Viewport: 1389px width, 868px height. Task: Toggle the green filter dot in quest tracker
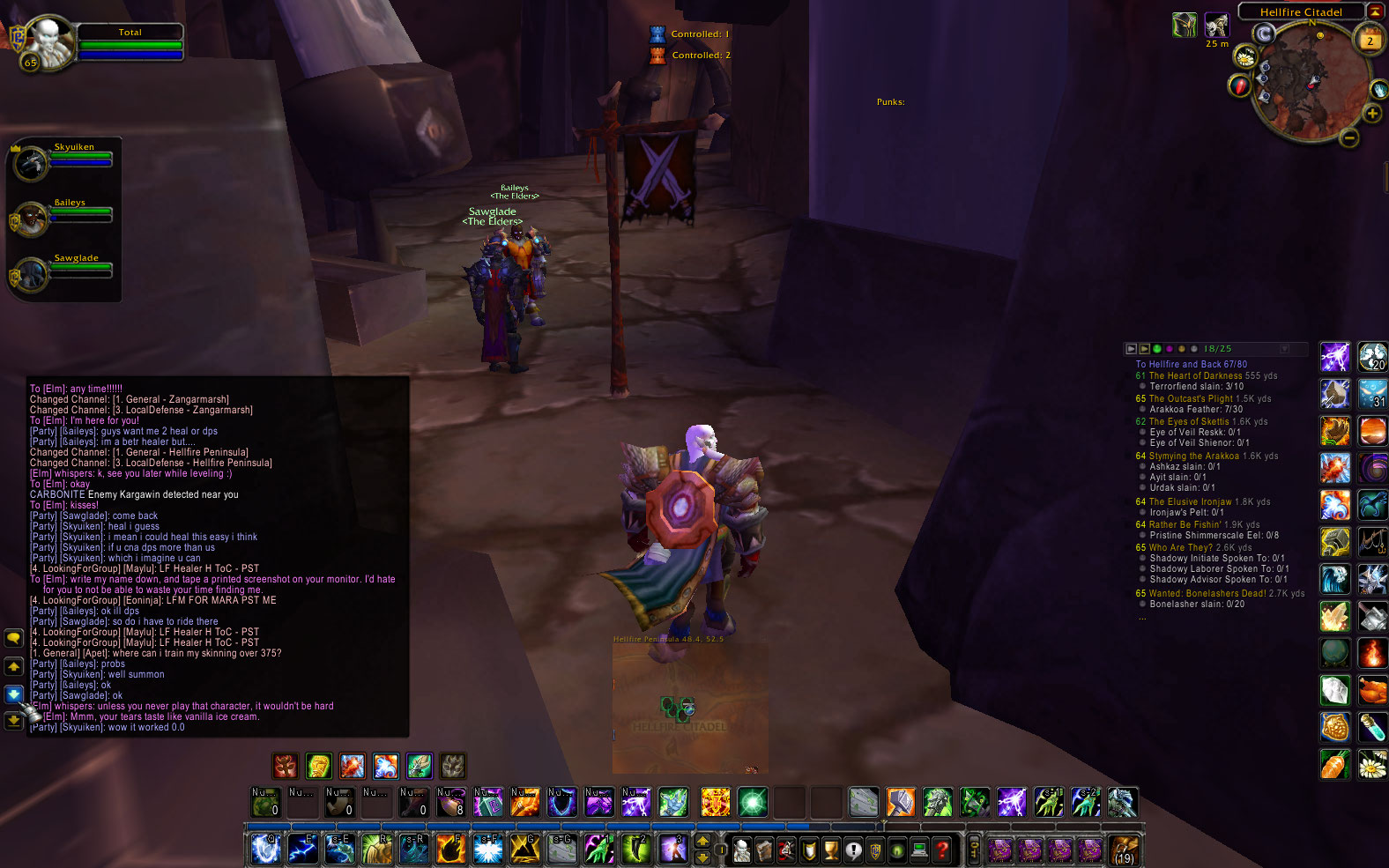(x=1157, y=349)
